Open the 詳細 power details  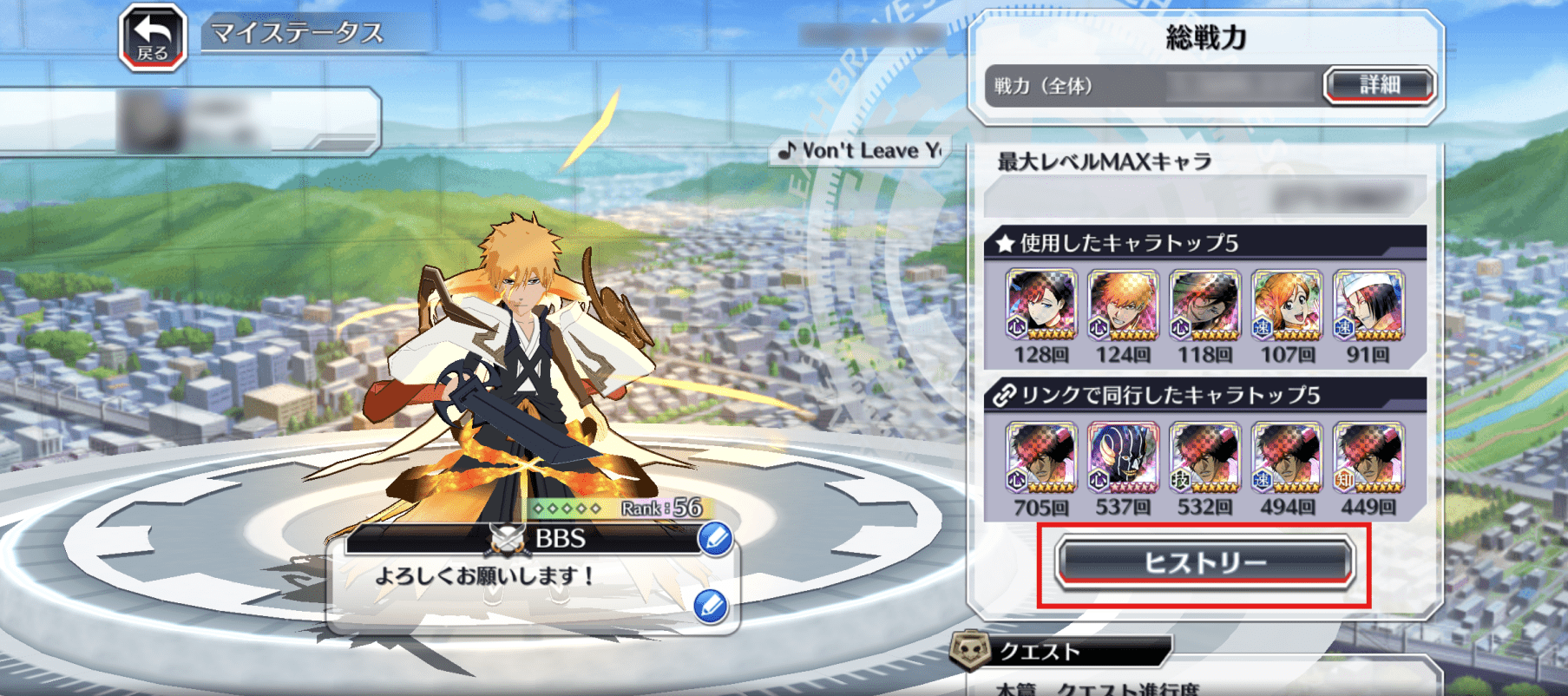coord(1379,85)
